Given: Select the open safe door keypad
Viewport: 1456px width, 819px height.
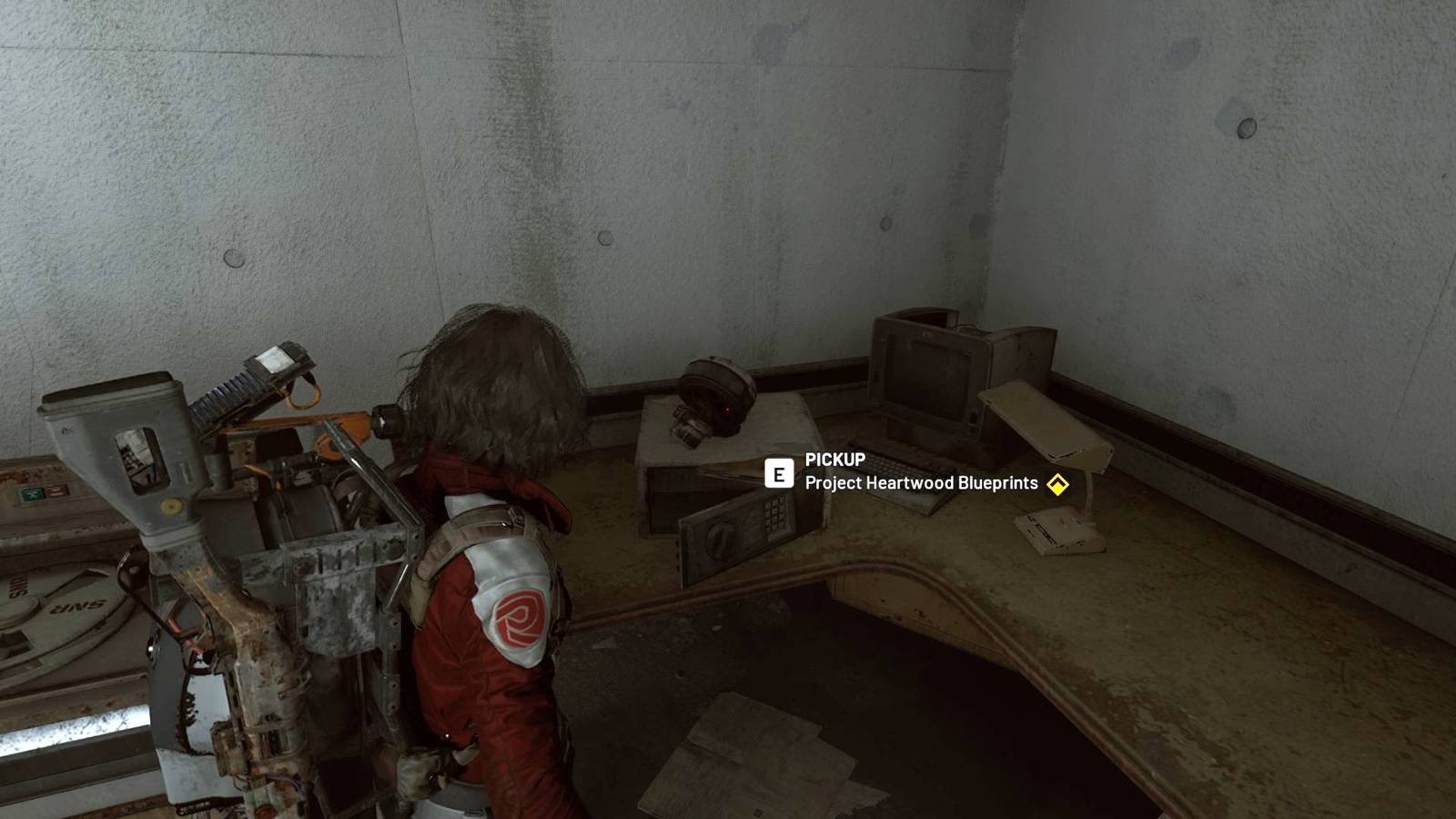Looking at the screenshot, I should coord(773,514).
